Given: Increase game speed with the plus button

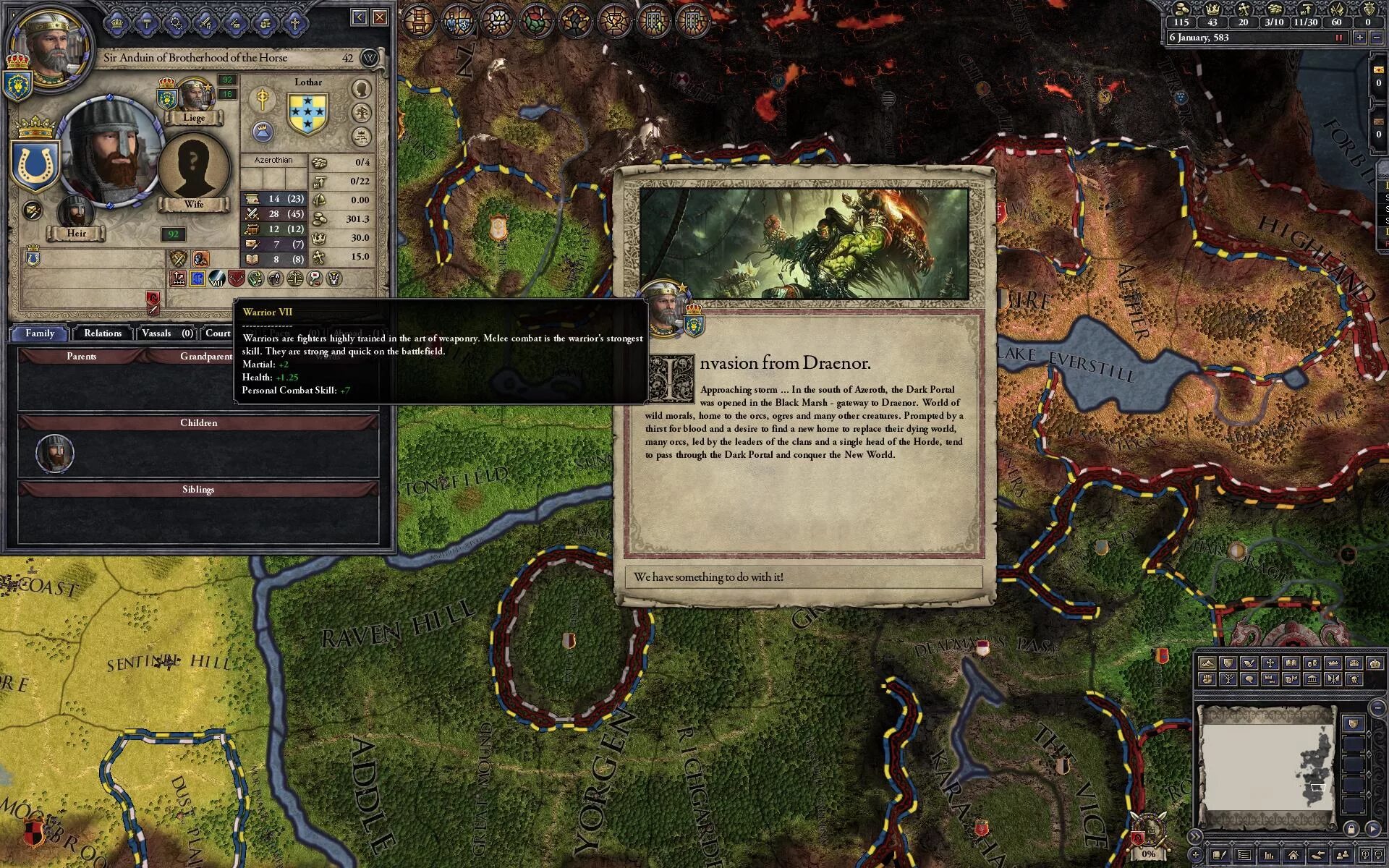Looking at the screenshot, I should (x=1359, y=38).
